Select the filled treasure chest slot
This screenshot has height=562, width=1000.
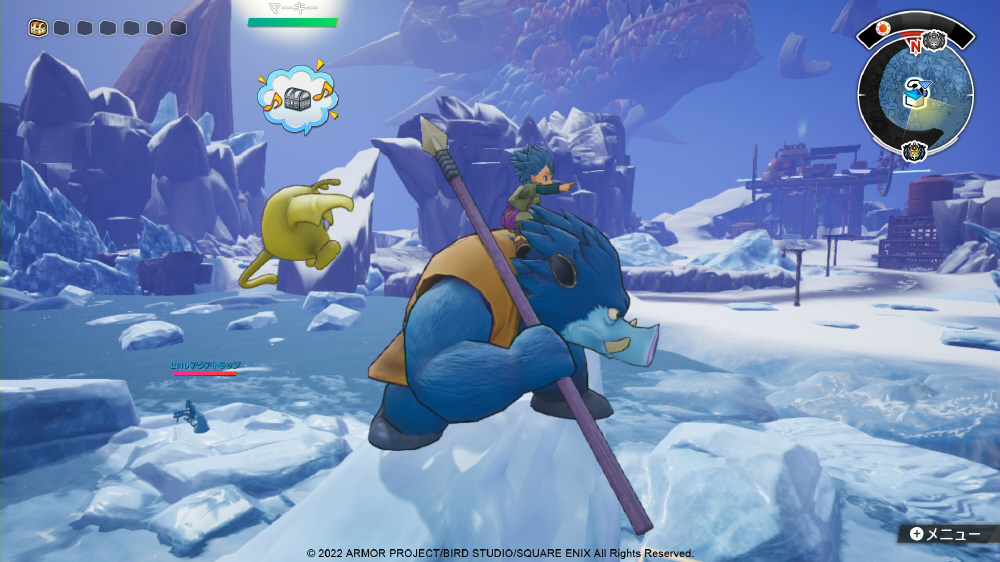pos(36,28)
